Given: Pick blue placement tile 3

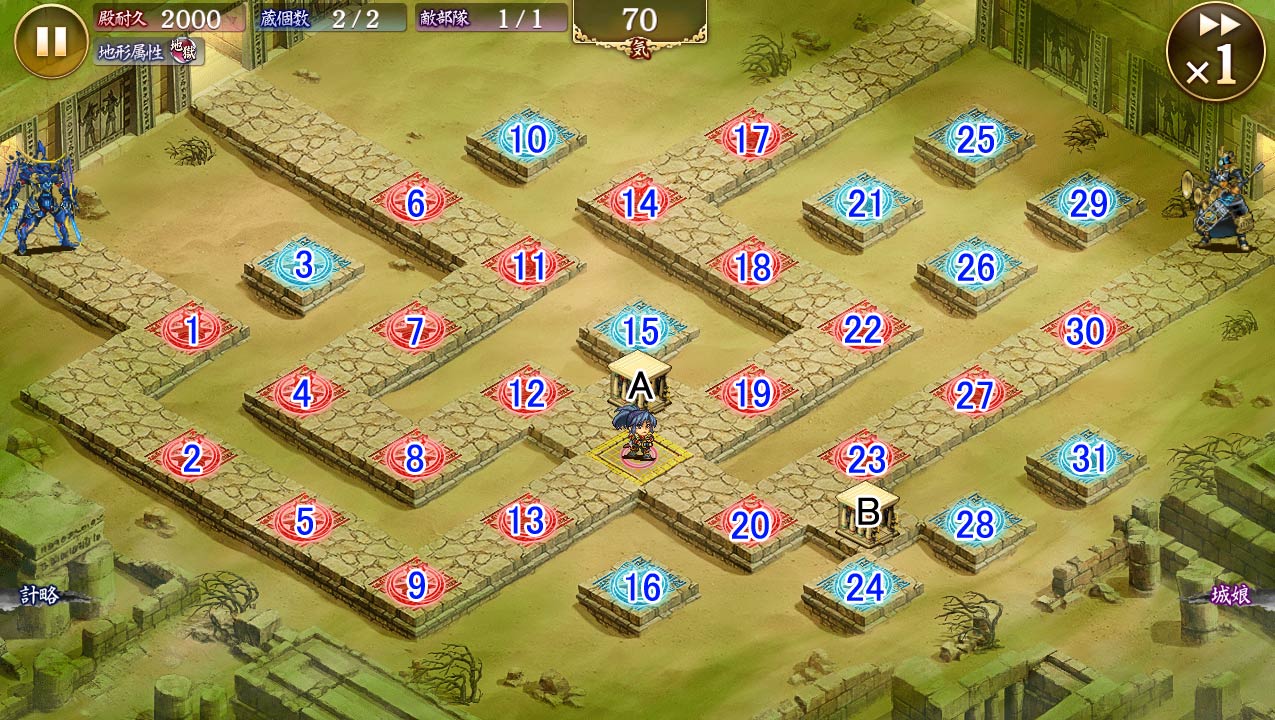Looking at the screenshot, I should click(x=303, y=266).
